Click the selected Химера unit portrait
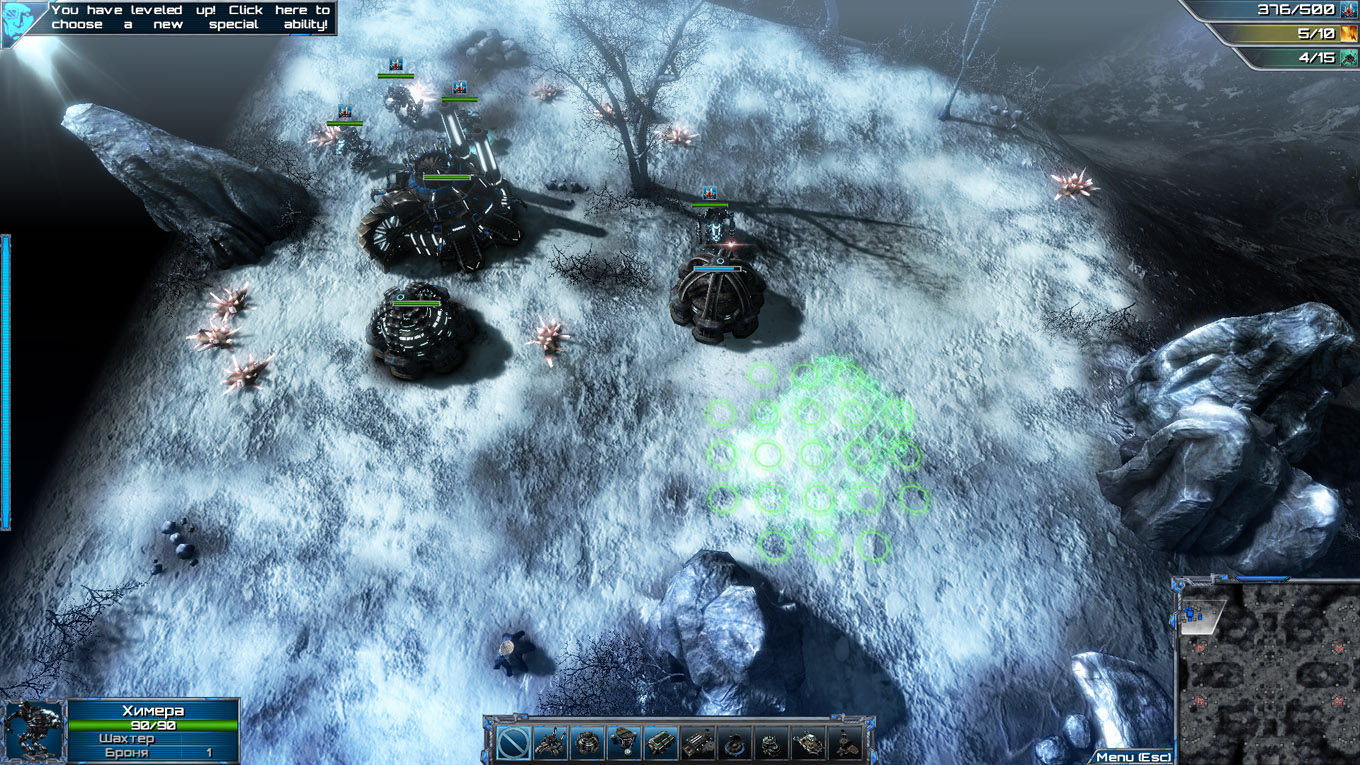Image resolution: width=1360 pixels, height=765 pixels. coord(33,730)
